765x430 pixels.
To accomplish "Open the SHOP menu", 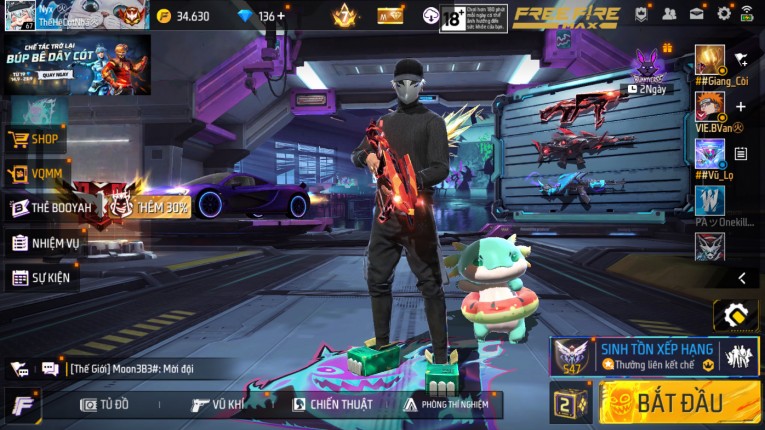I will [x=36, y=140].
